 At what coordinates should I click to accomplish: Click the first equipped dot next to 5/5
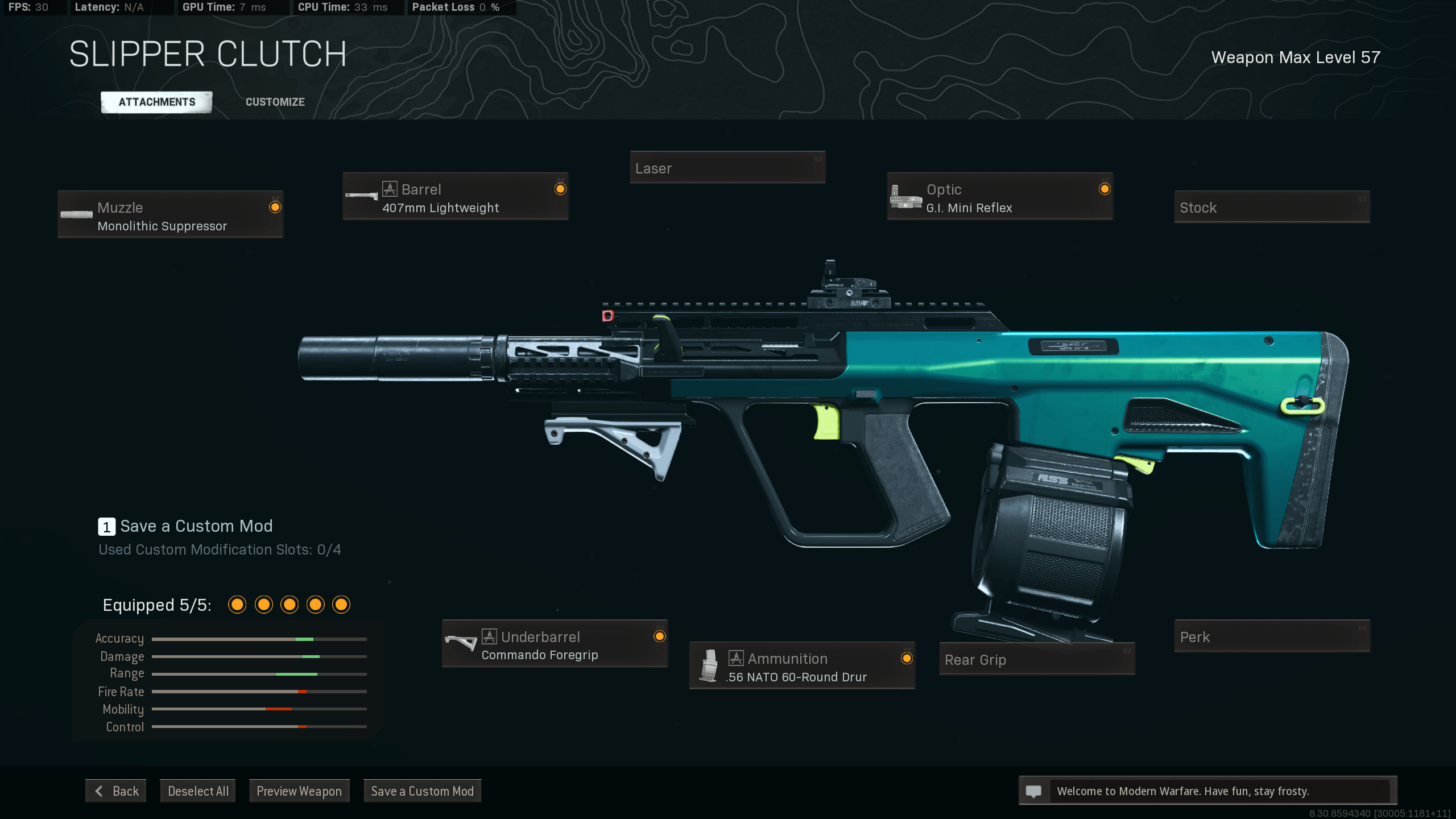pyautogui.click(x=237, y=605)
